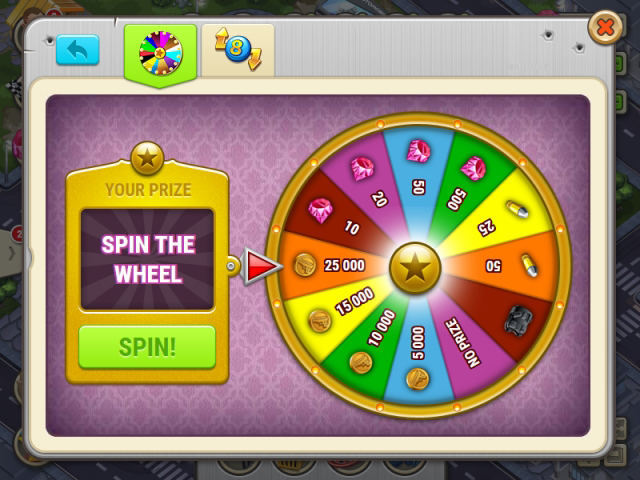Spin the wheel with the green SPIN! button
Screen dimensions: 640x480
[x=147, y=347]
